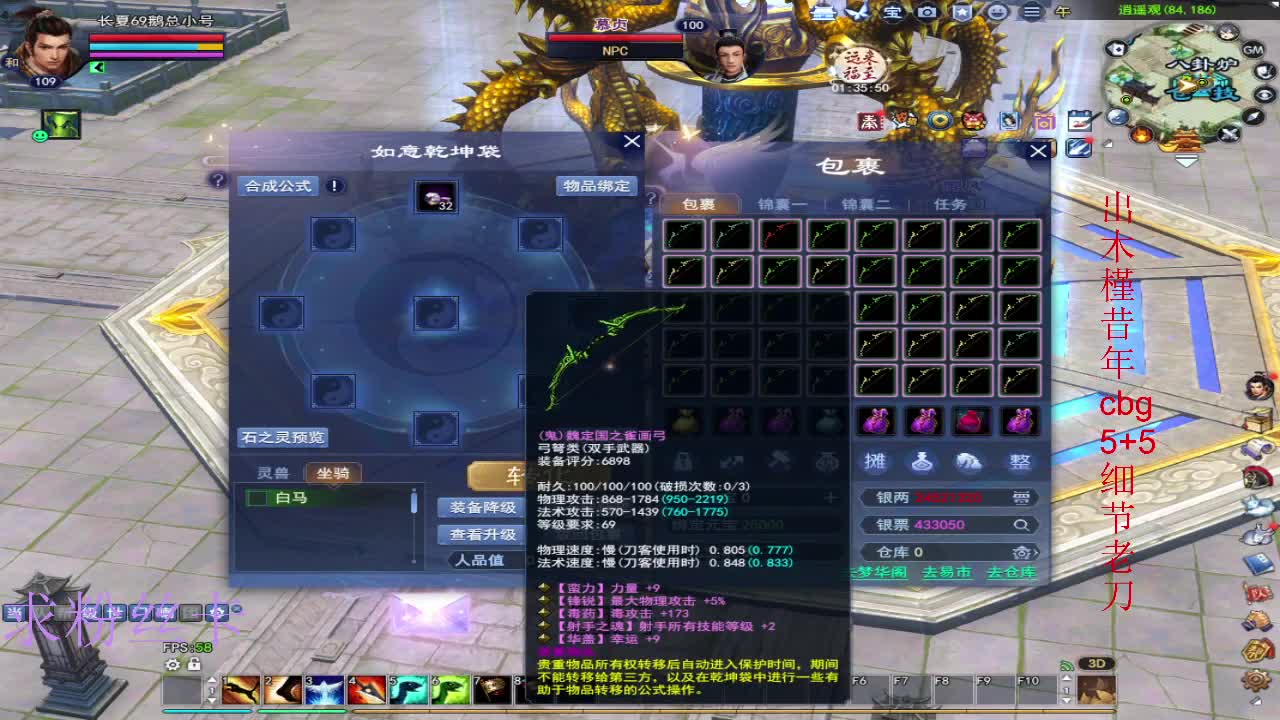This screenshot has width=1280, height=720.
Task: Expand the arrow next to 仓库 0
Action: (x=1037, y=553)
